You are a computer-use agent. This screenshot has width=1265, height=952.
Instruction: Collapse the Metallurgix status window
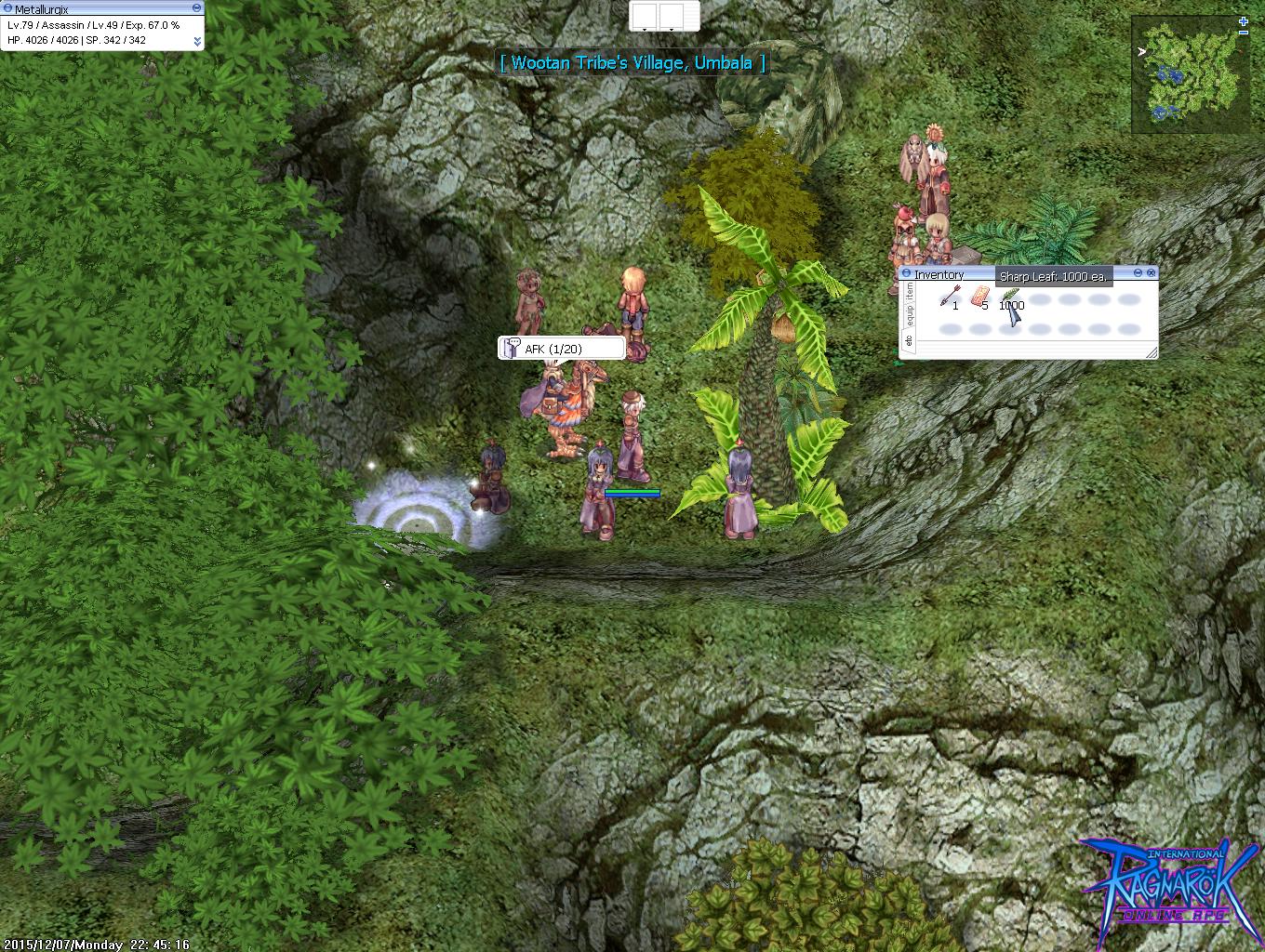pyautogui.click(x=198, y=7)
